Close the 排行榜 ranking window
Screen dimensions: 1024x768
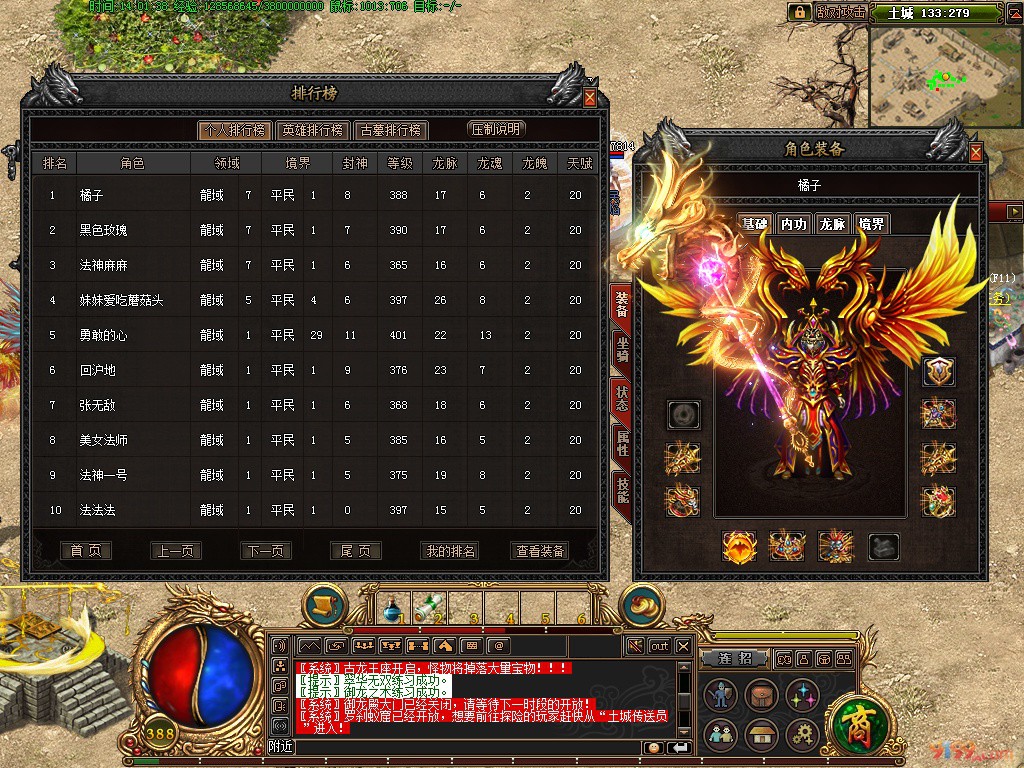pos(590,98)
